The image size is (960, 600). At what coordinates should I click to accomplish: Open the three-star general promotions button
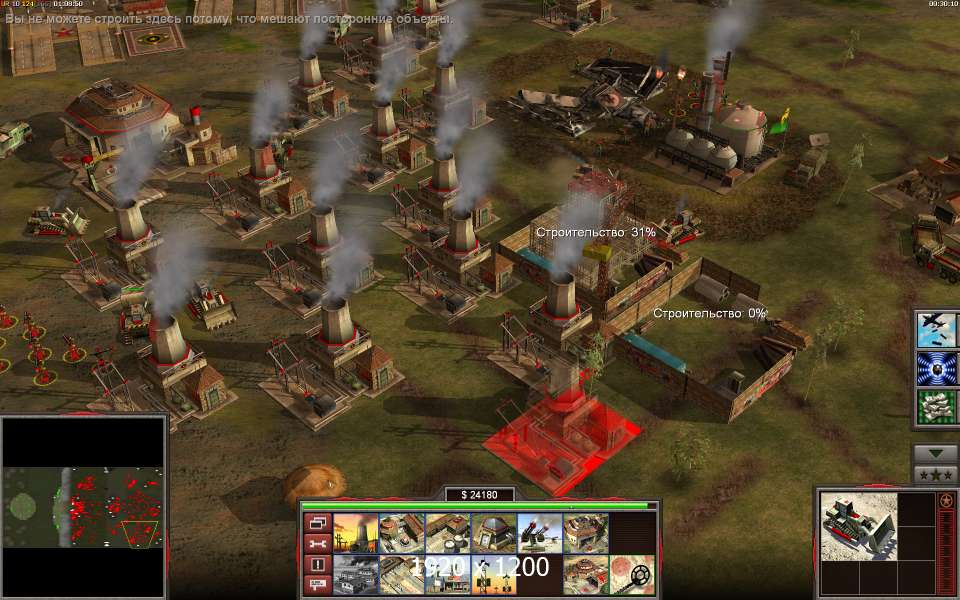(x=936, y=473)
